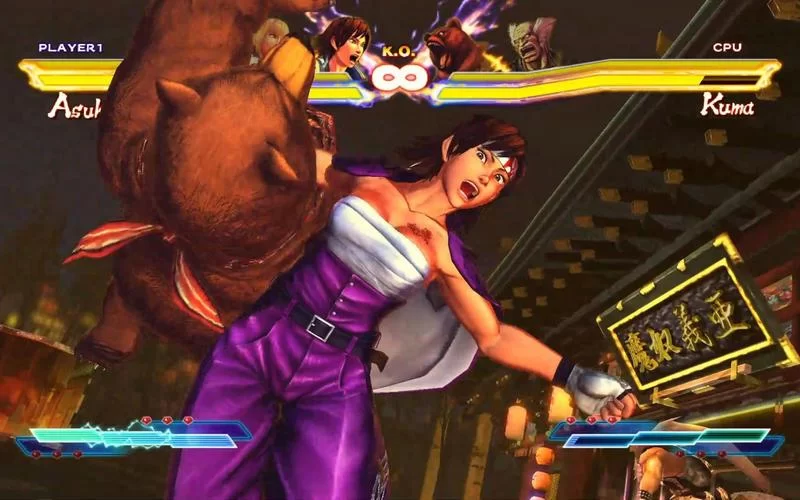
Task: Select the blonde partner portrait beside Asuka
Action: pos(268,35)
